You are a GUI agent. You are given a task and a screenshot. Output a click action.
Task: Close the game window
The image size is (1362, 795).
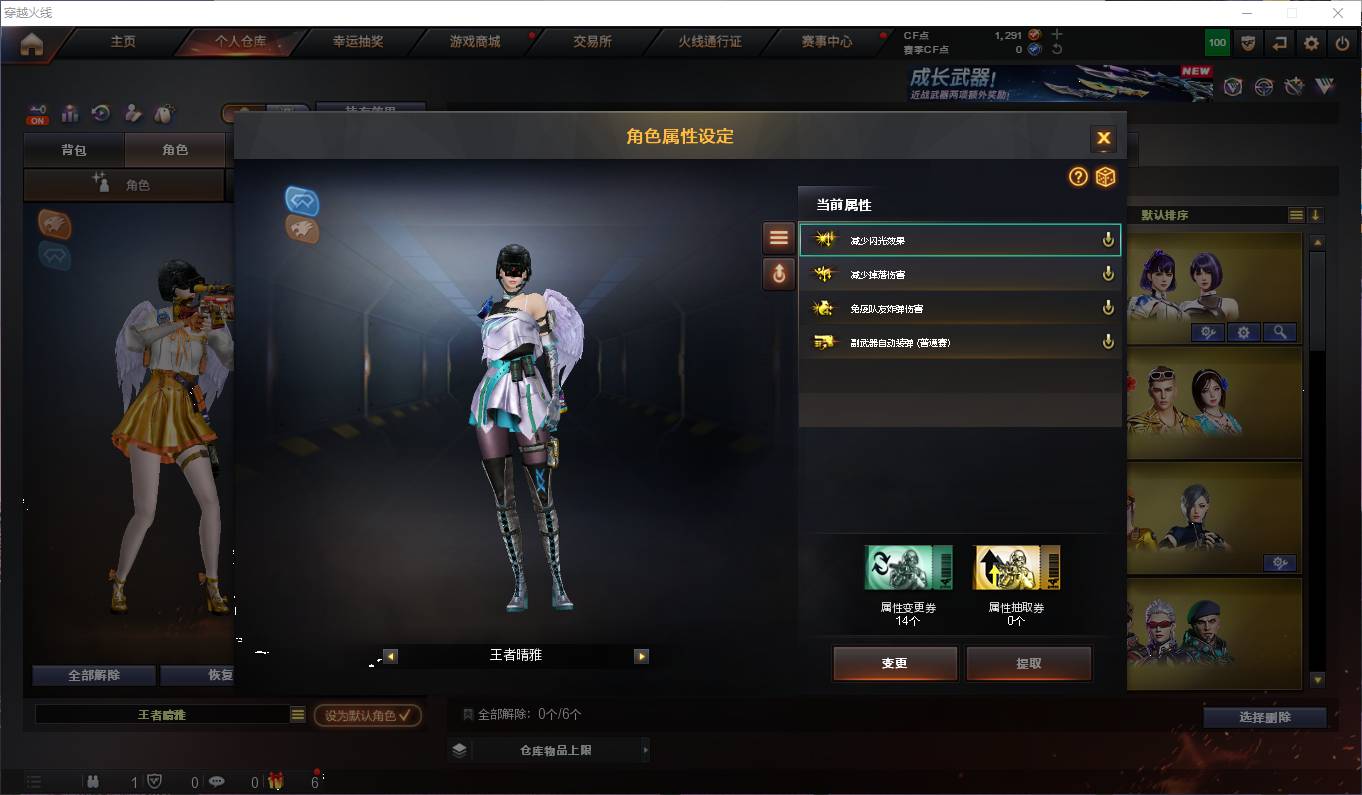(x=1338, y=13)
